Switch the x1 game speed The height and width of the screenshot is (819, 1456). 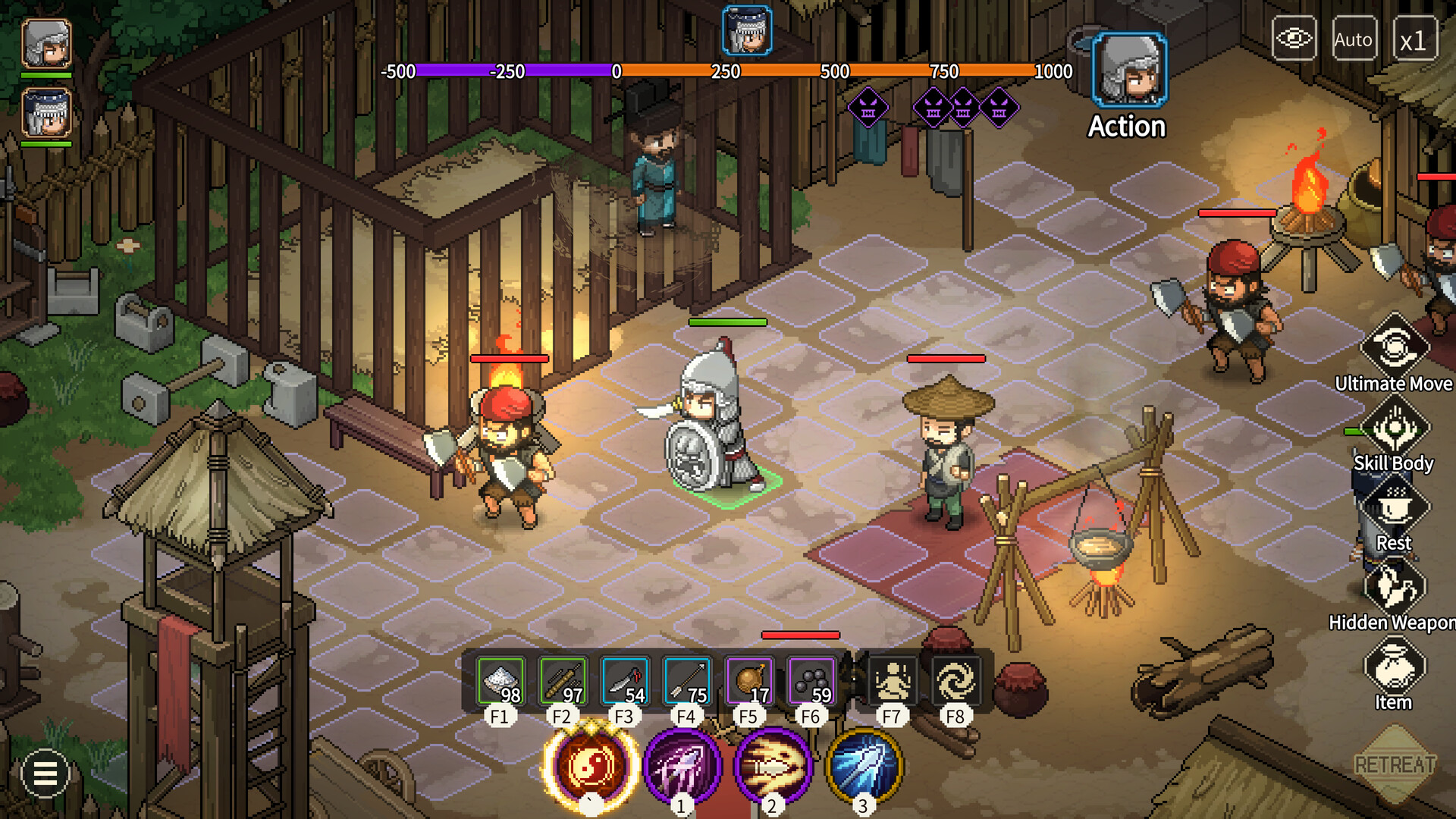tap(1415, 38)
